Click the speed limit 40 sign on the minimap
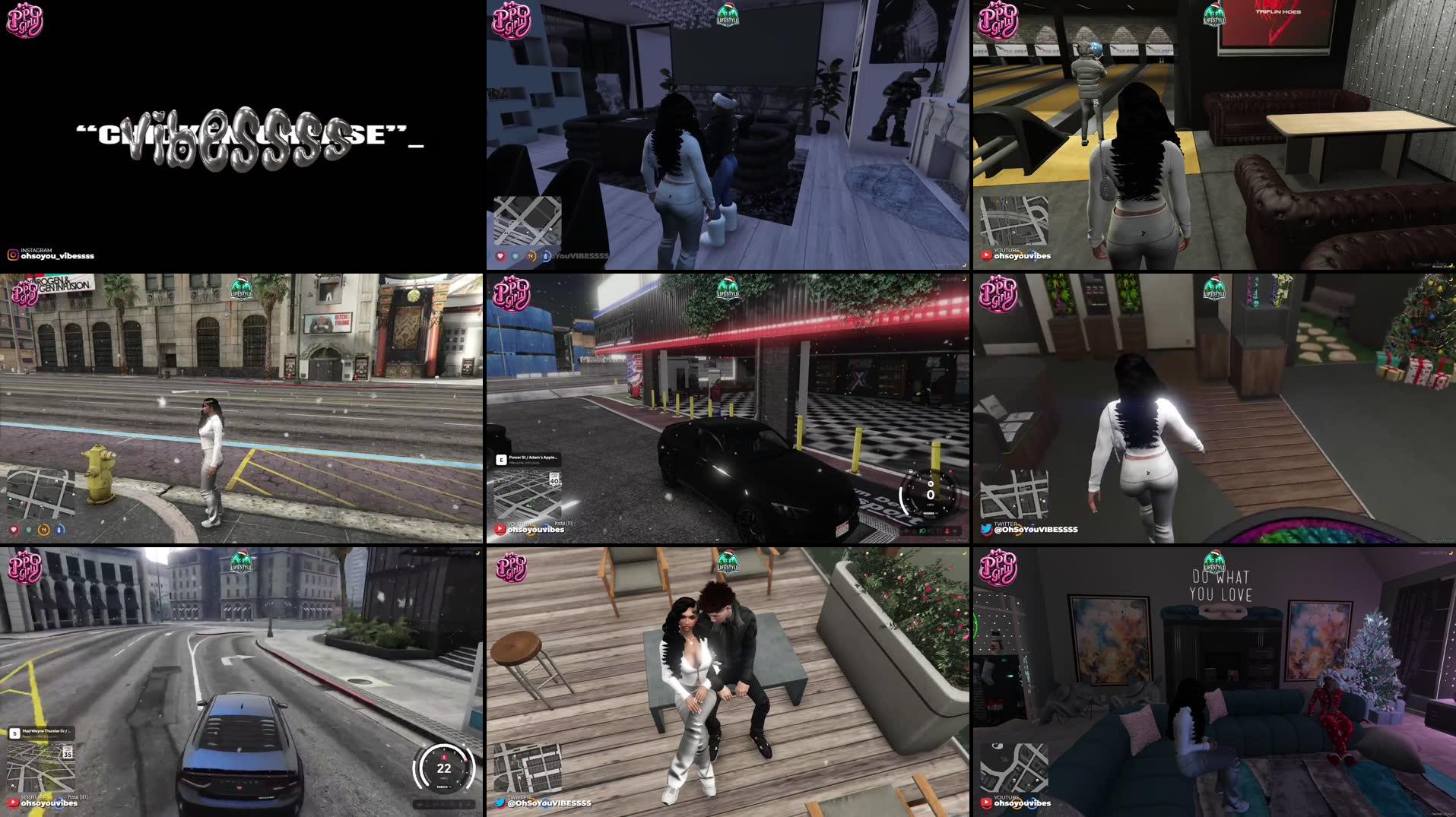This screenshot has height=817, width=1456. tap(555, 480)
